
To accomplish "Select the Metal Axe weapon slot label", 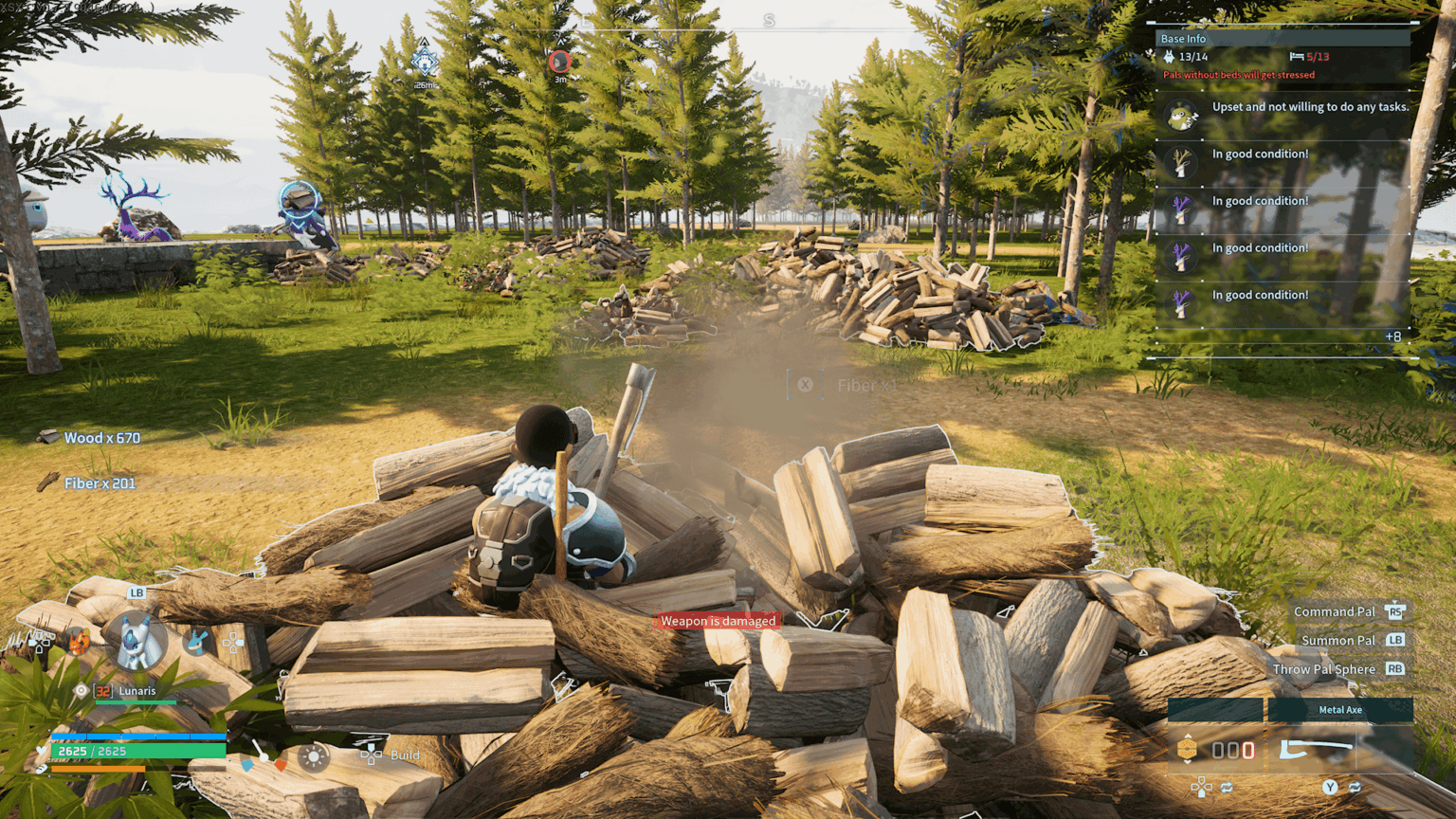I will (1341, 710).
